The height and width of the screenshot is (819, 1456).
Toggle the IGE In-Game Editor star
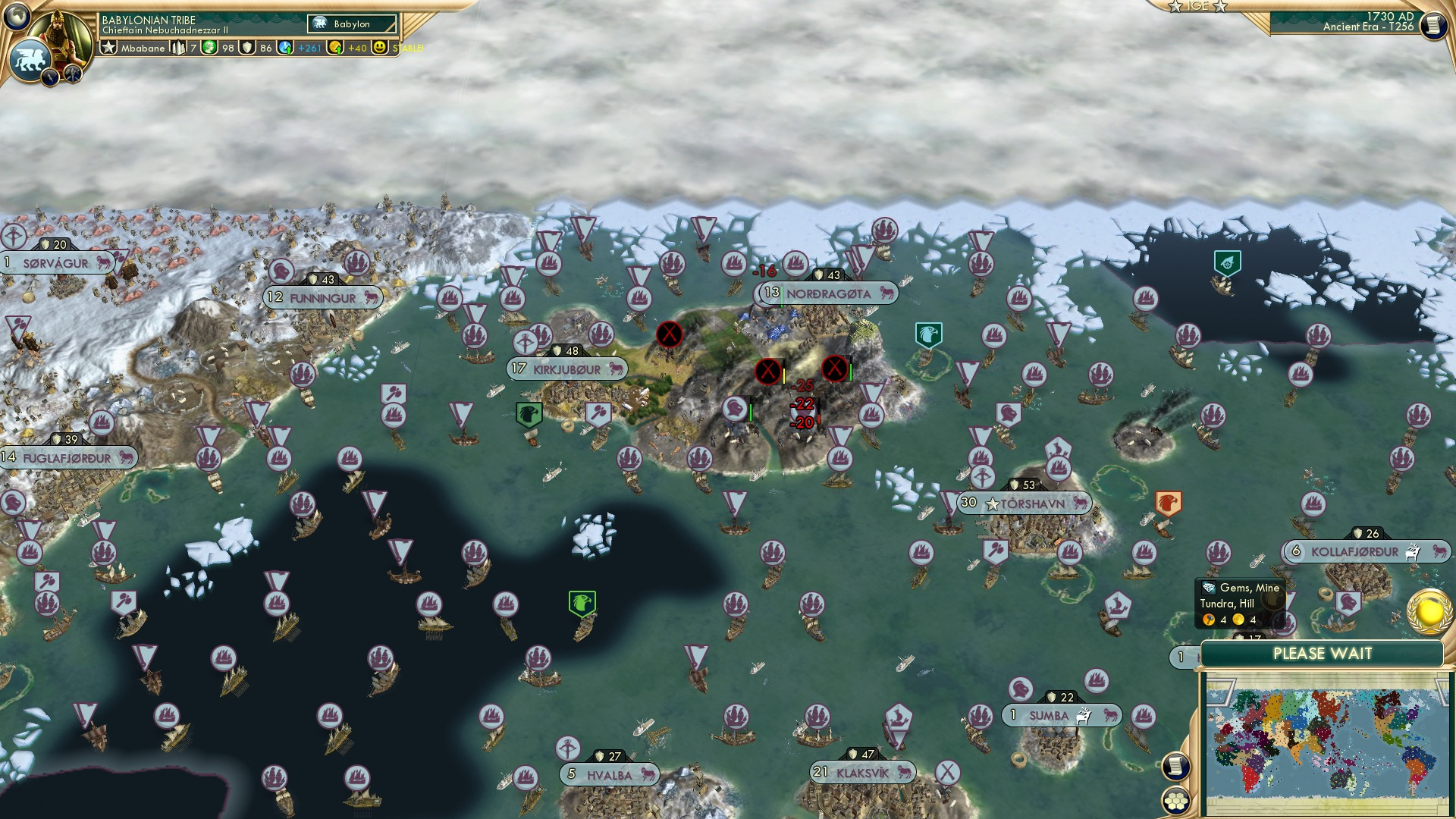1175,6
